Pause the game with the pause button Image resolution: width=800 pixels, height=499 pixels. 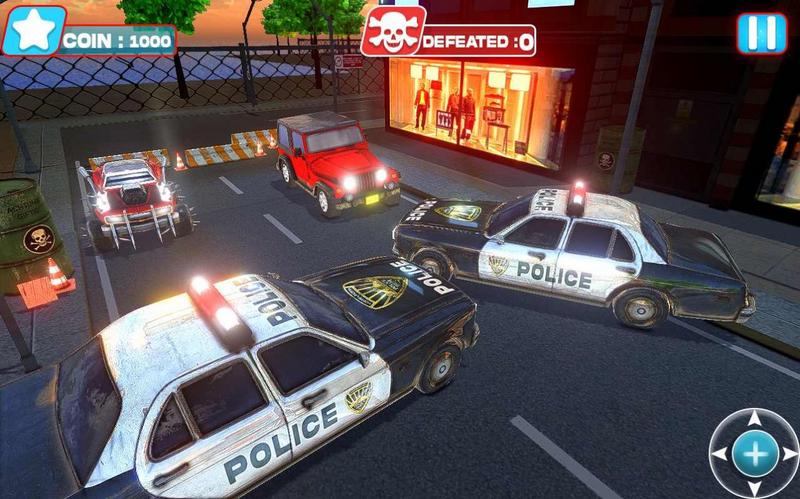pos(762,34)
